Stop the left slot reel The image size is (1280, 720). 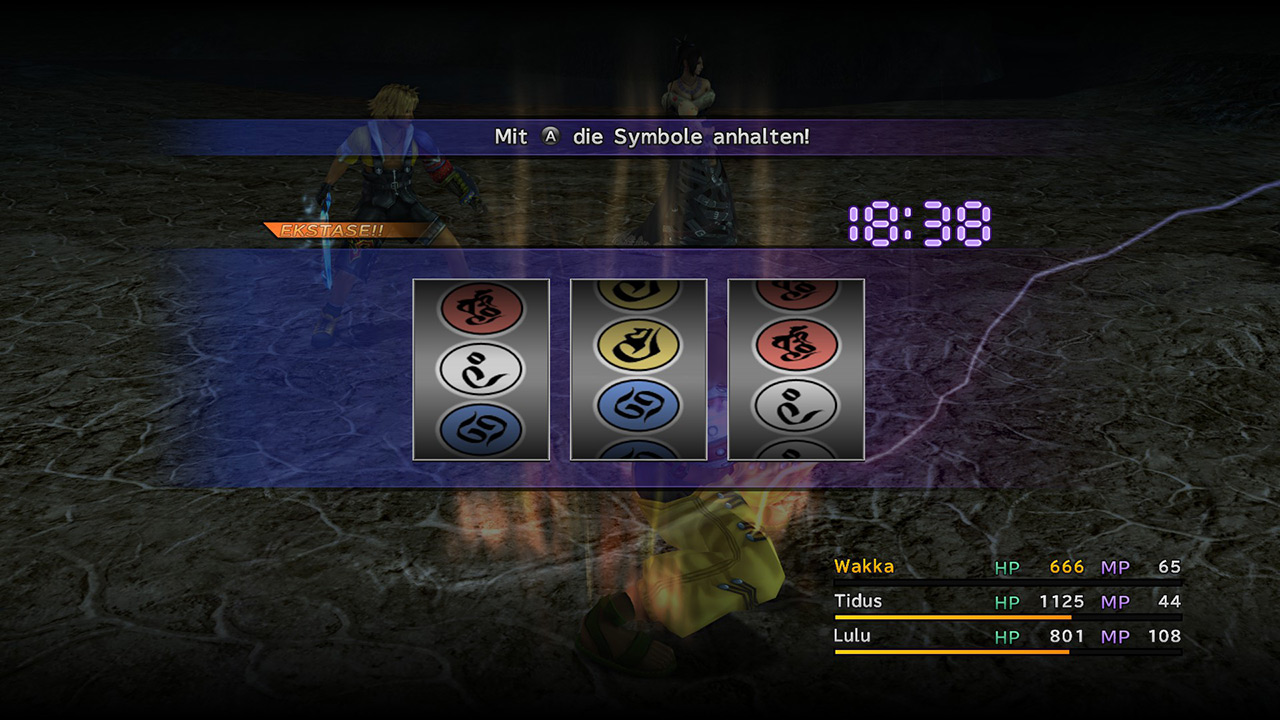pyautogui.click(x=481, y=369)
